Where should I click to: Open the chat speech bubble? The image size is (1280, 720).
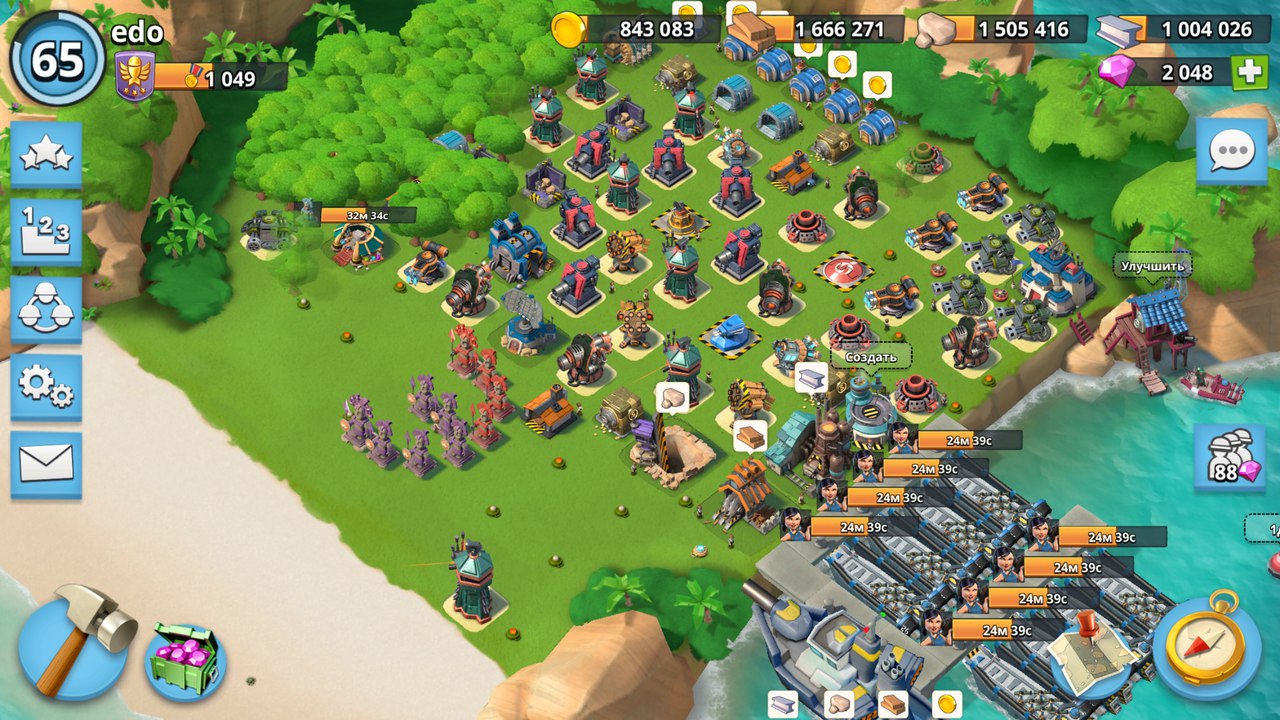(x=1229, y=152)
